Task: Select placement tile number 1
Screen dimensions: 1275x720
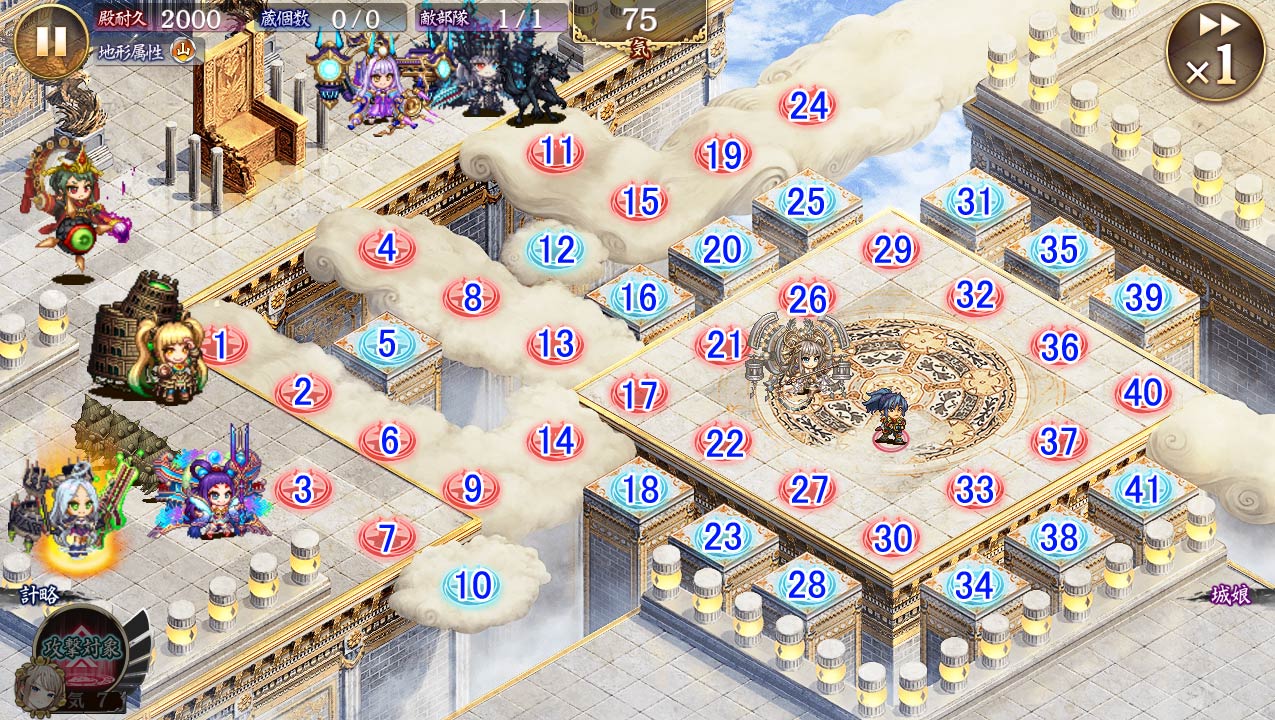Action: coord(222,345)
